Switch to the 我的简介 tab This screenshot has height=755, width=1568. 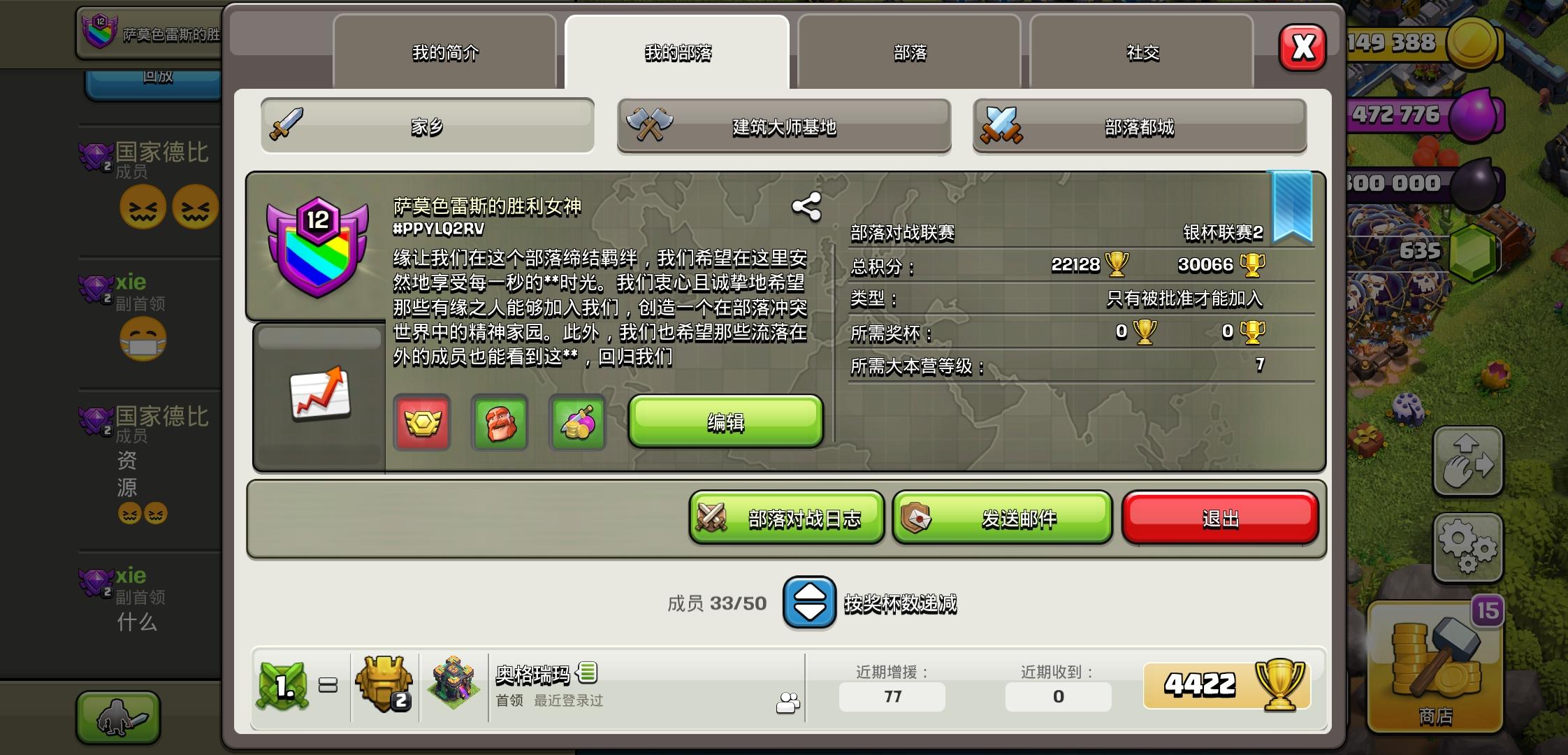(x=446, y=52)
